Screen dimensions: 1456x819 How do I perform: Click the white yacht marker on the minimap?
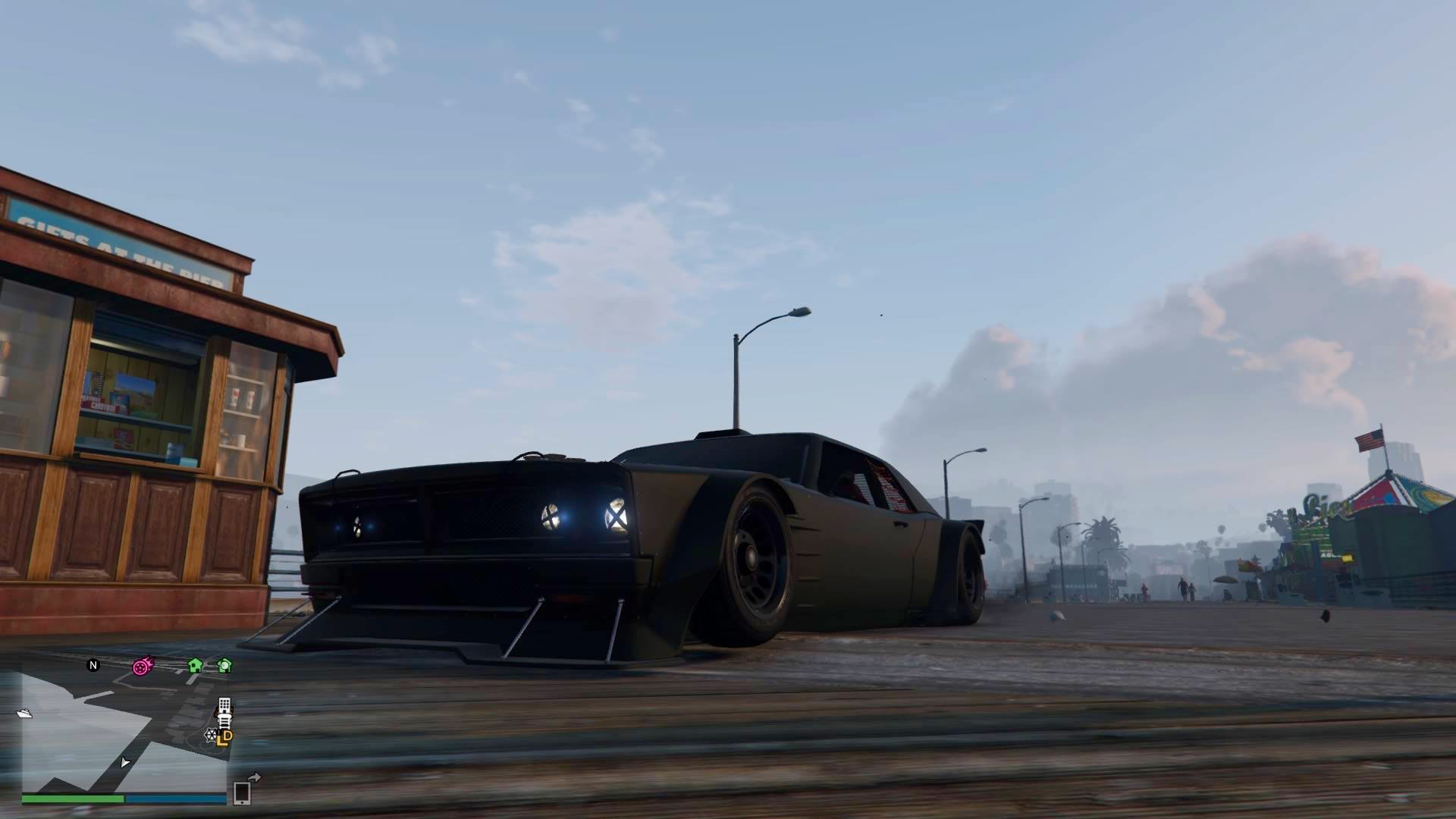[24, 713]
